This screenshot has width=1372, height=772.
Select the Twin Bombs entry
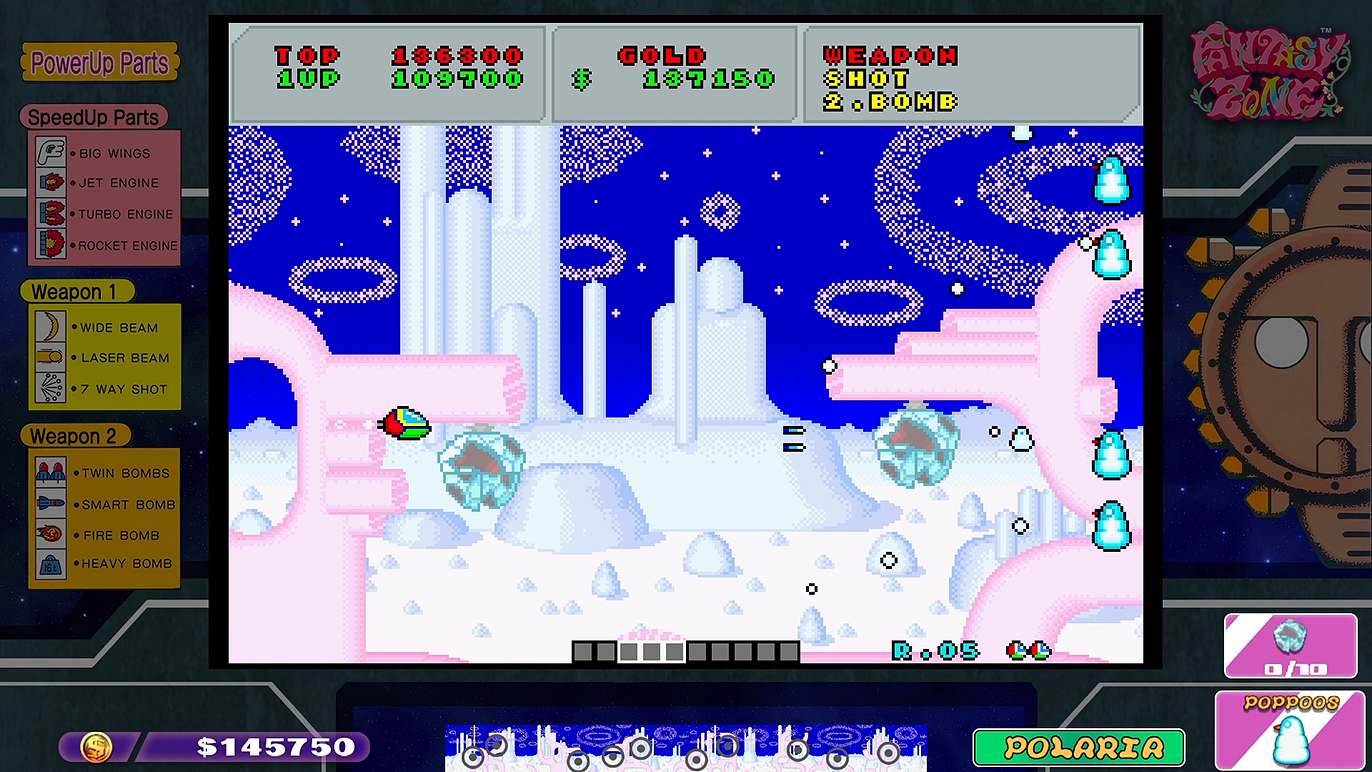[x=105, y=473]
